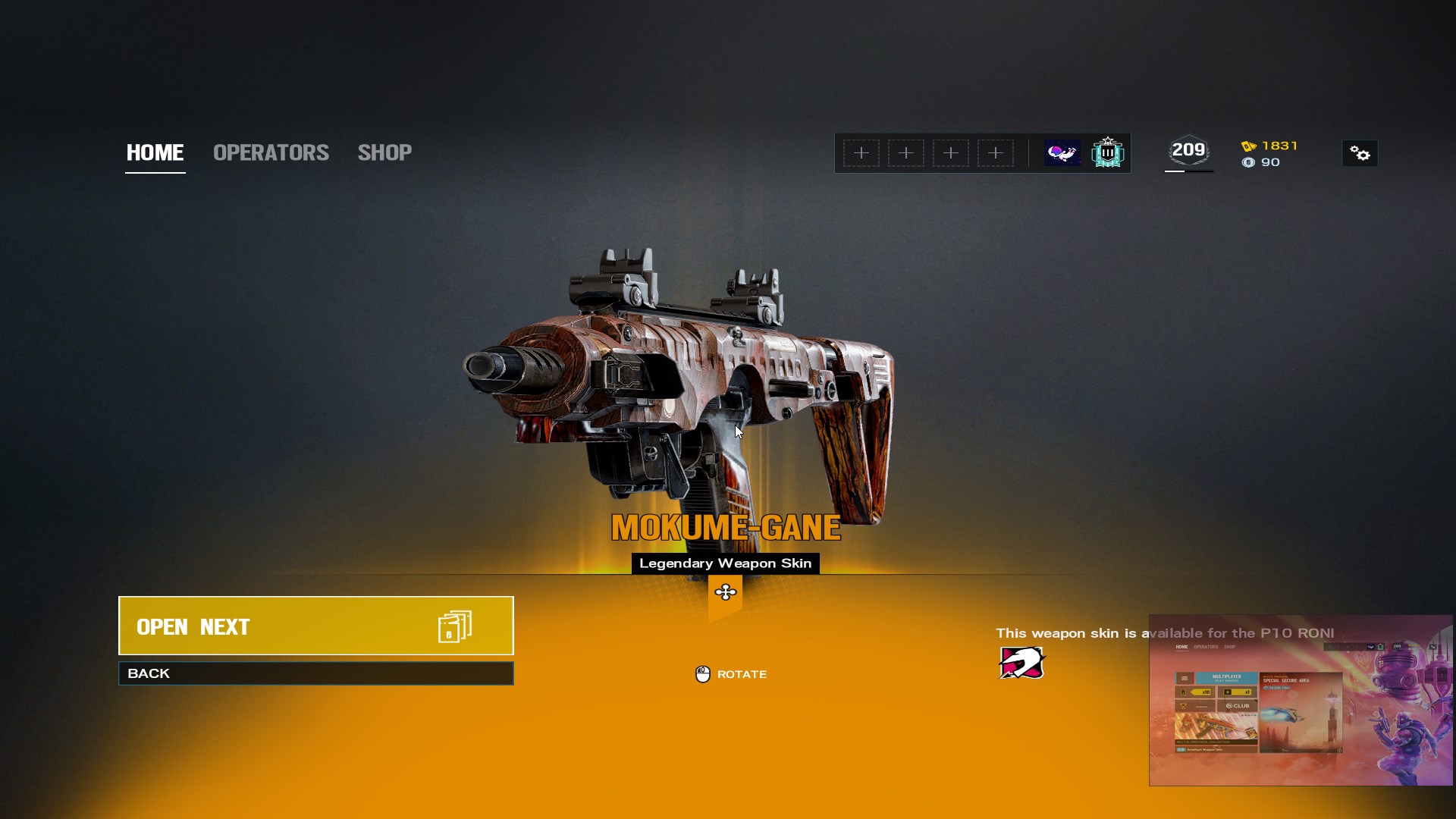
Task: Open the picture-in-picture home screen thumbnail
Action: point(1301,700)
